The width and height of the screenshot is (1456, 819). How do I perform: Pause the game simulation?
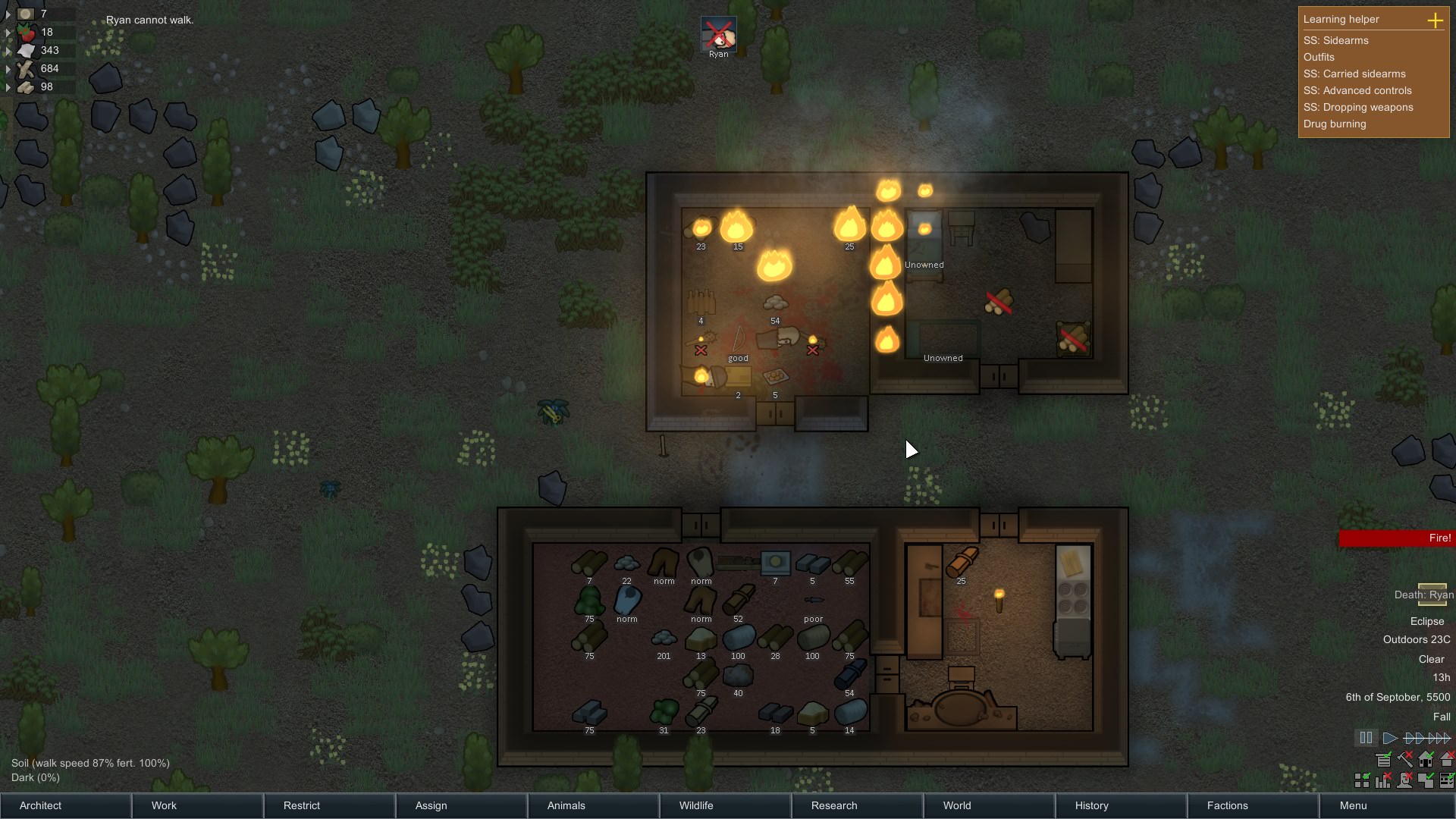pos(1367,738)
